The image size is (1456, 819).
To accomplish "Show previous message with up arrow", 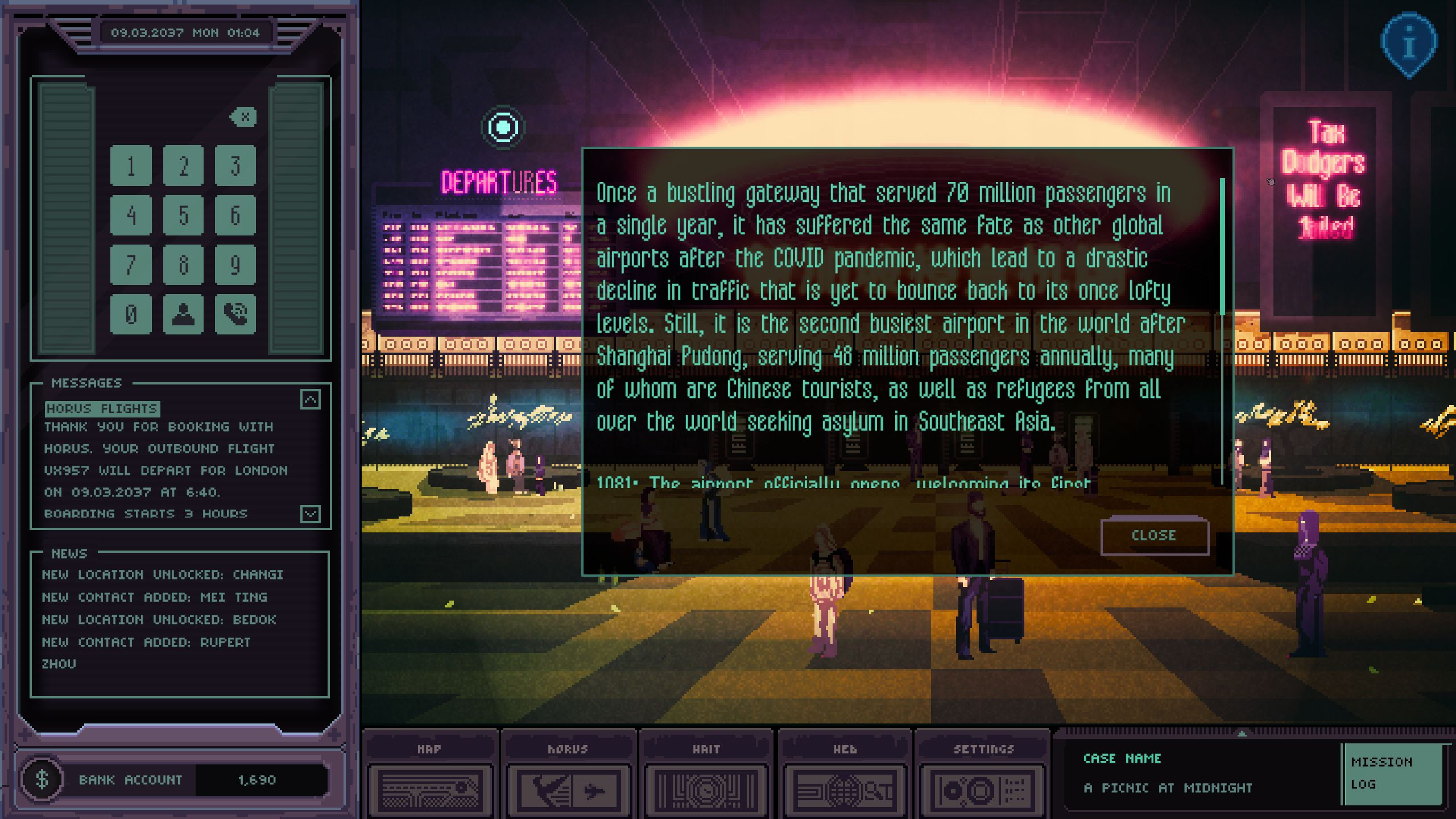I will click(x=310, y=400).
